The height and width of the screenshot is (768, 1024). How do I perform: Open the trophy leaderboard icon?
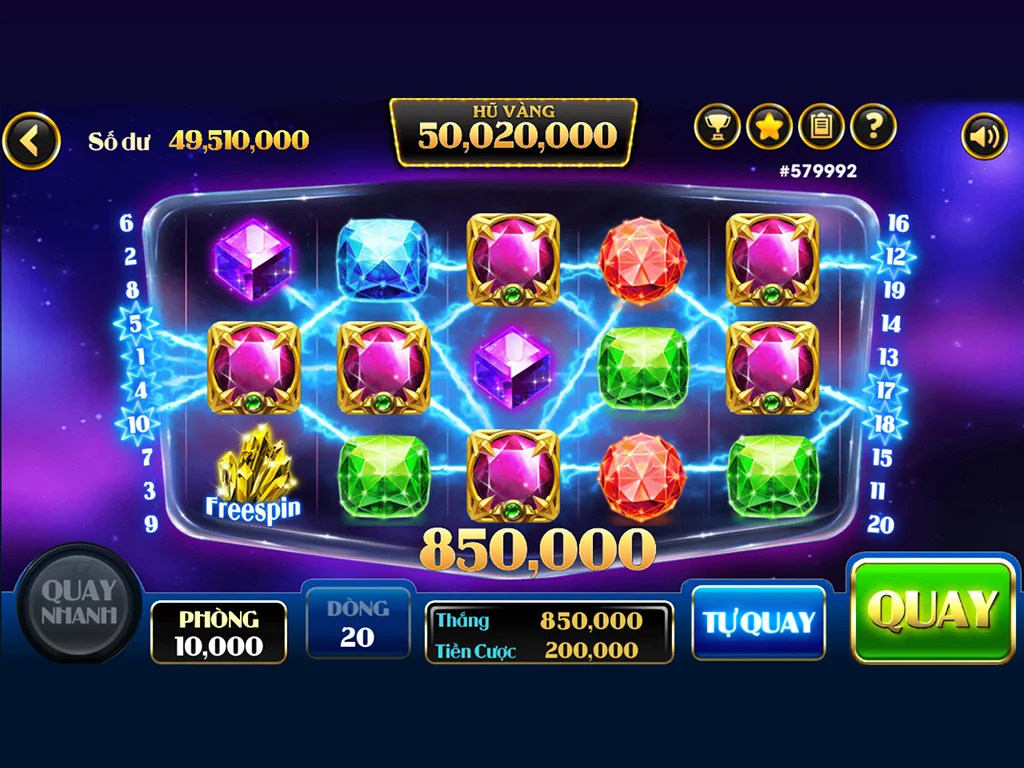[717, 127]
